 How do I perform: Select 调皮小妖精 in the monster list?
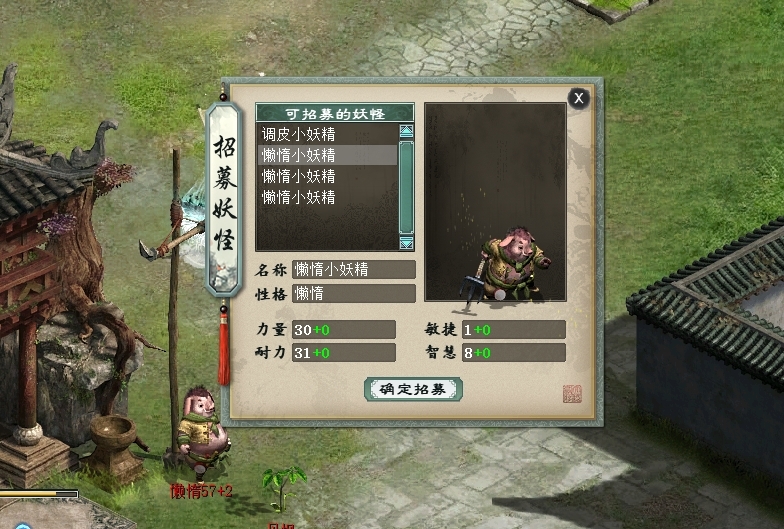[298, 134]
